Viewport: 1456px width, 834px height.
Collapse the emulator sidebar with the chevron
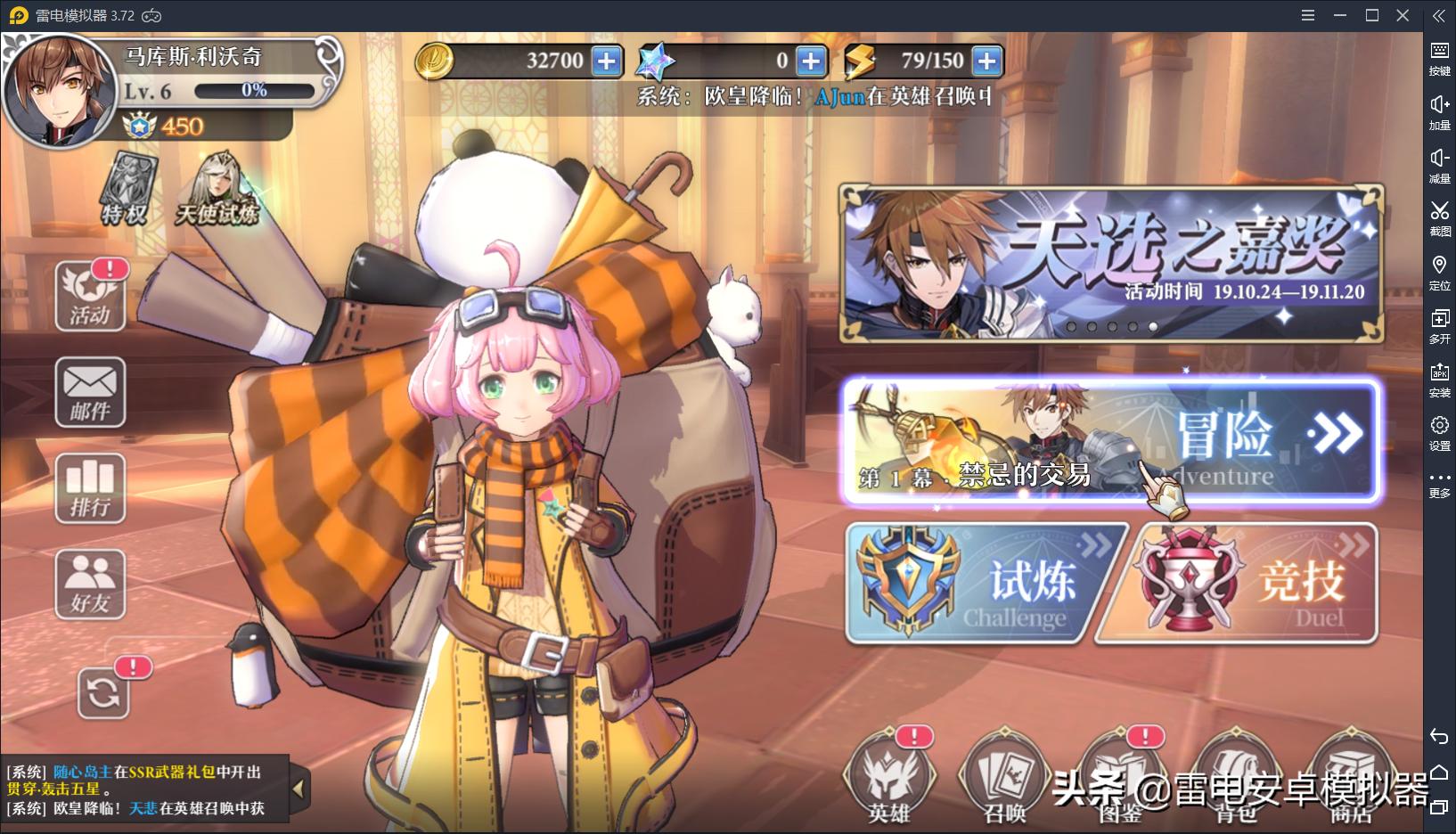coord(1439,15)
